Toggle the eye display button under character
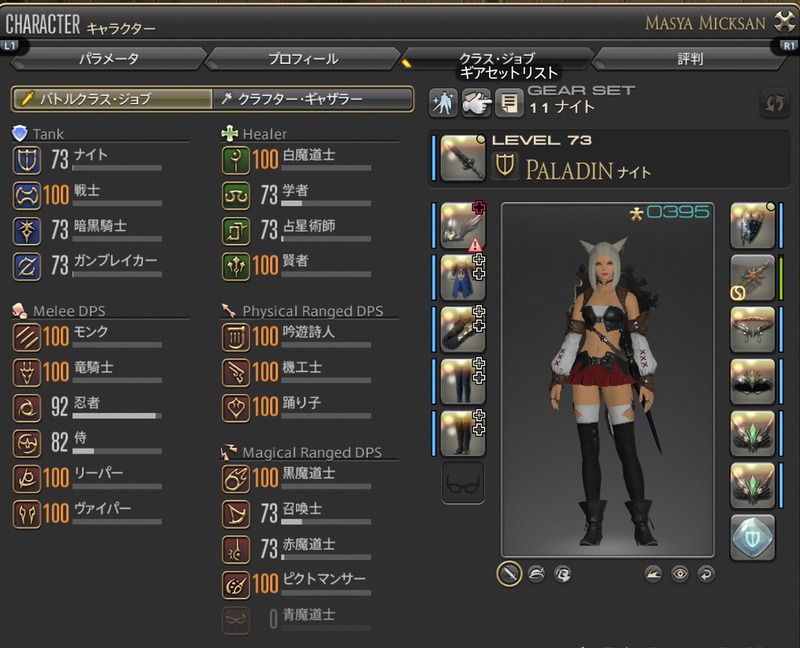The image size is (800, 648). [679, 574]
